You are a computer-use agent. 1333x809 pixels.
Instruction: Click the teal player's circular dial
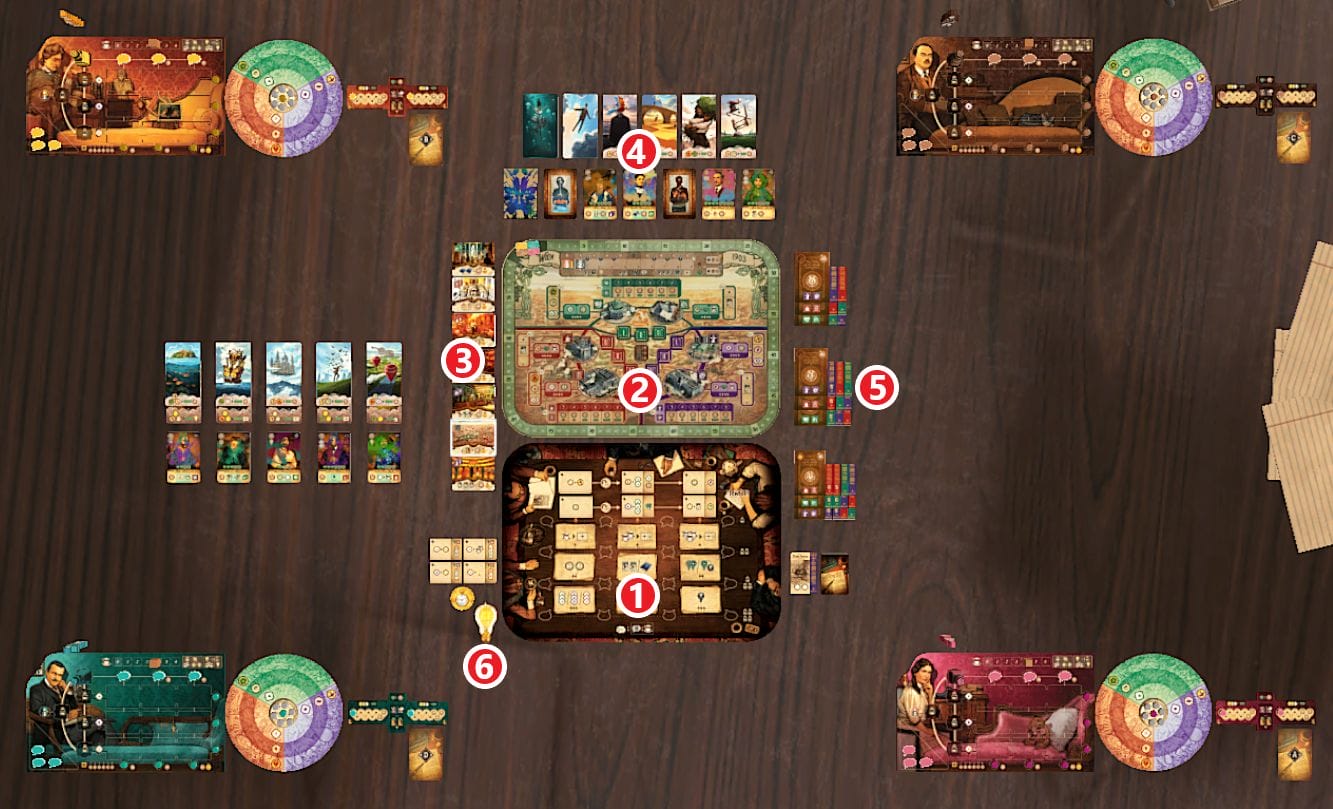[284, 712]
